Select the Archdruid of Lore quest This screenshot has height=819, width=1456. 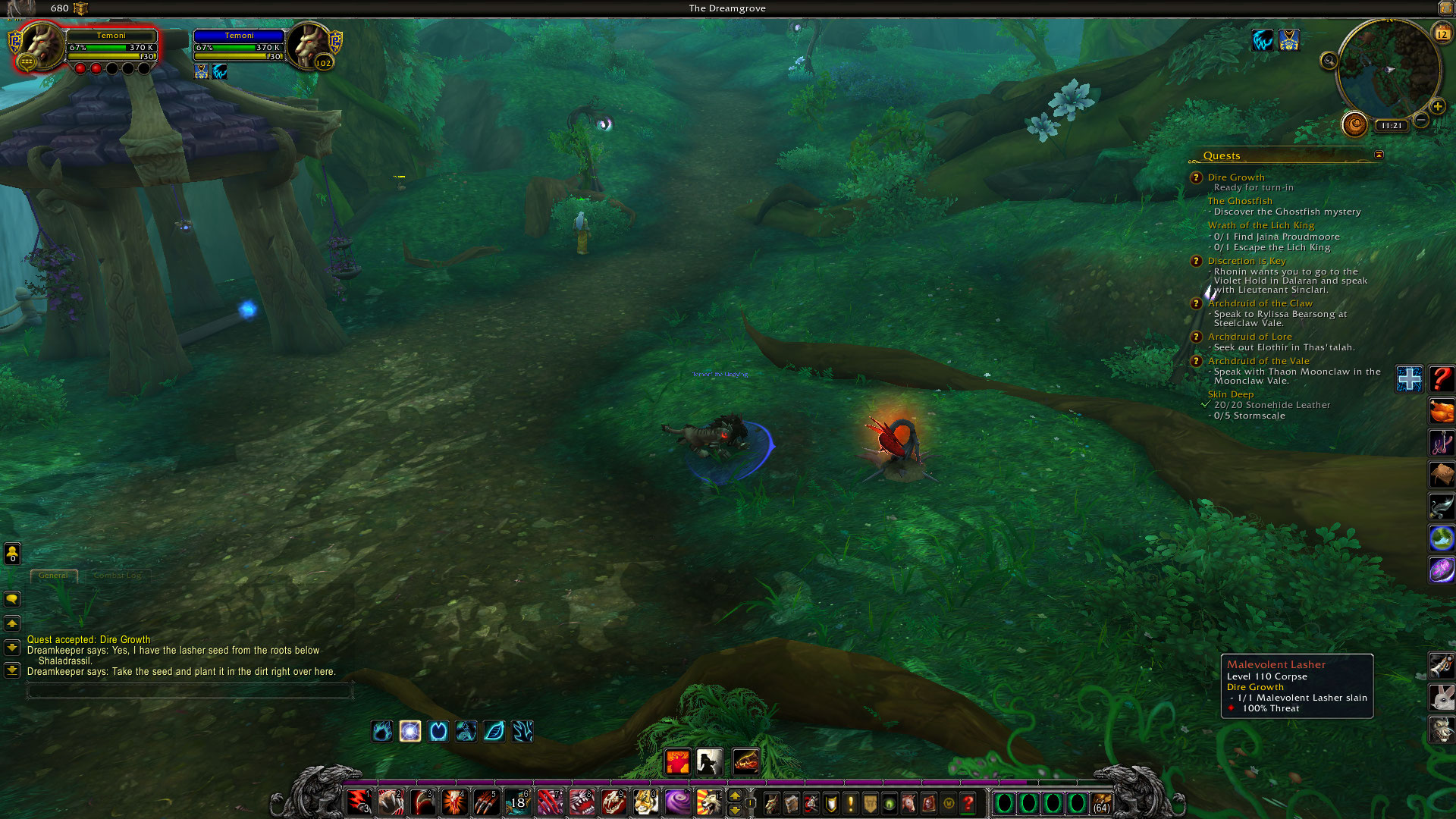[x=1249, y=337]
